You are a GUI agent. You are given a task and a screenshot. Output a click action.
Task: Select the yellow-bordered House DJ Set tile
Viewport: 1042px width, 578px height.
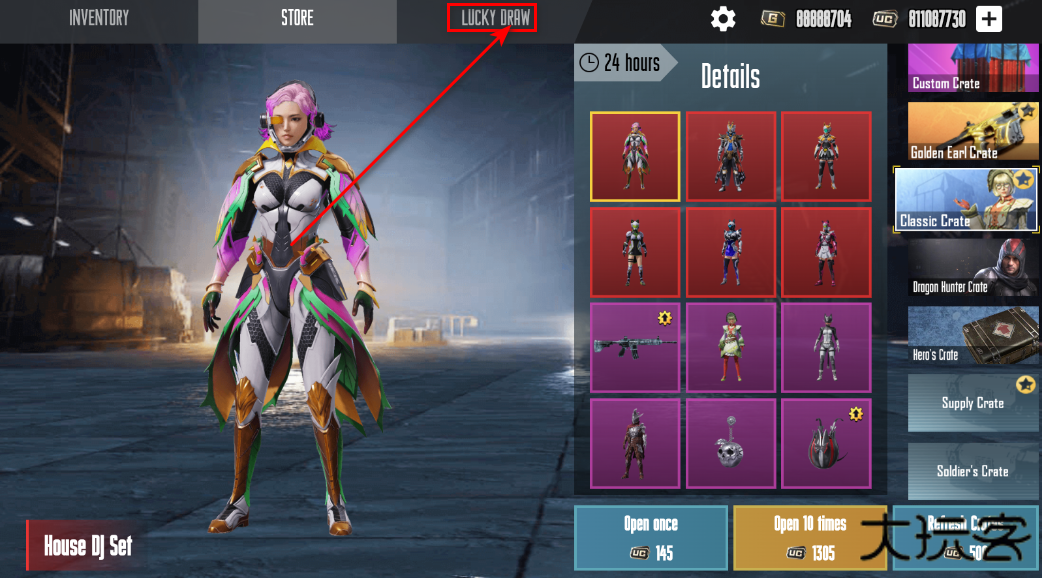[x=635, y=156]
